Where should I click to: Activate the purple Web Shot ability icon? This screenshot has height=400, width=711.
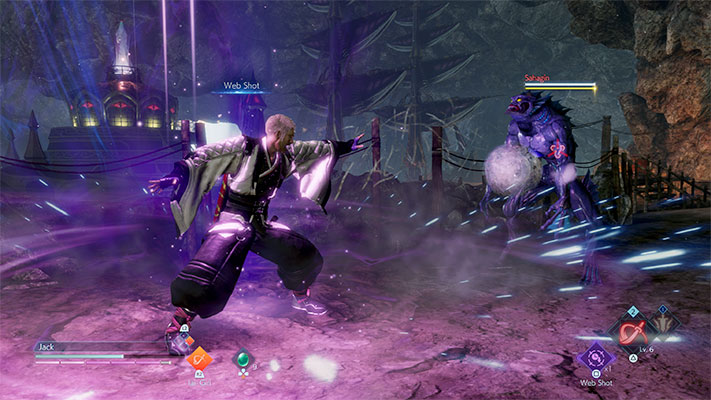[x=597, y=357]
